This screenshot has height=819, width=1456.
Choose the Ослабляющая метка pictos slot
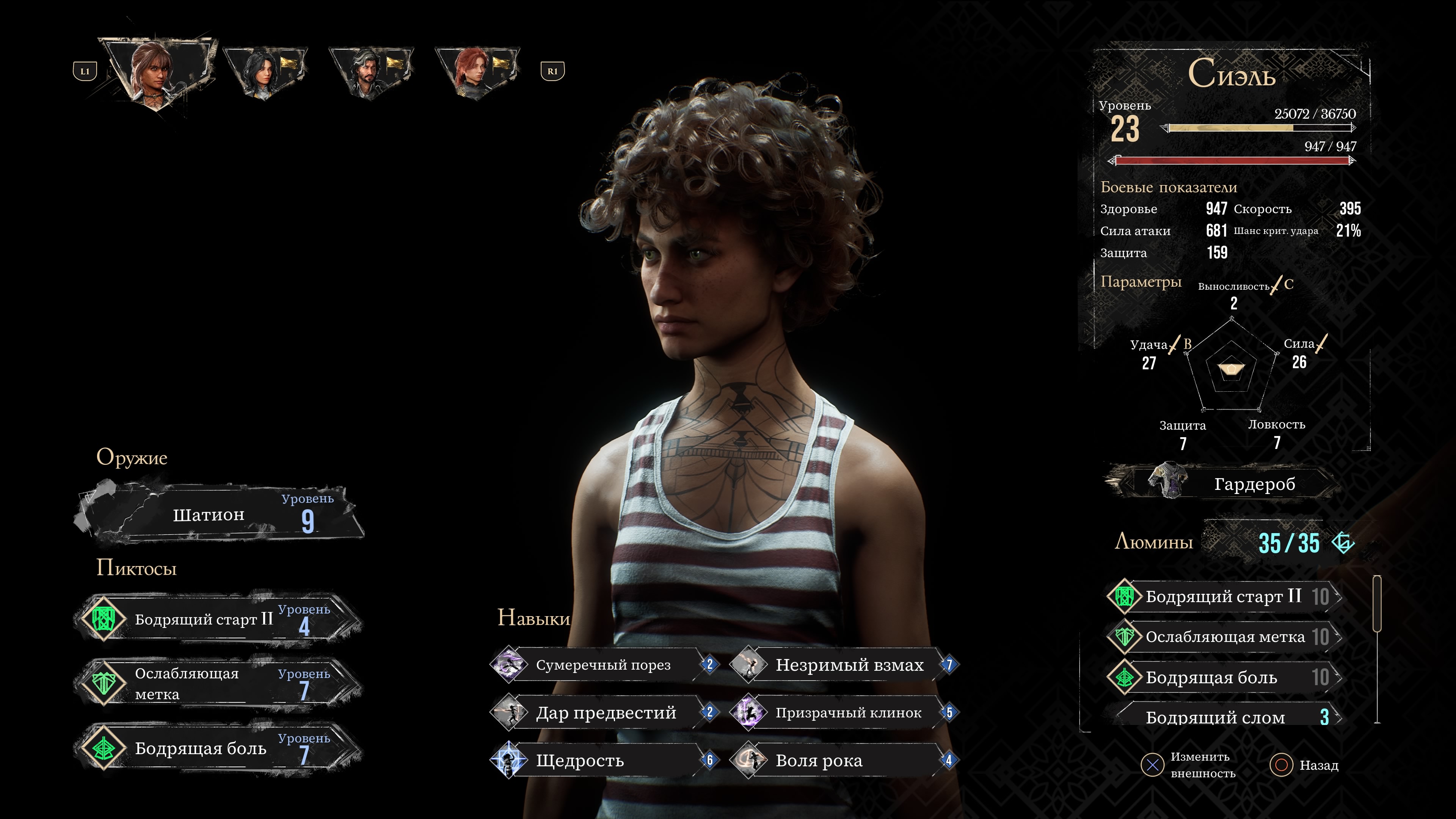(219, 683)
